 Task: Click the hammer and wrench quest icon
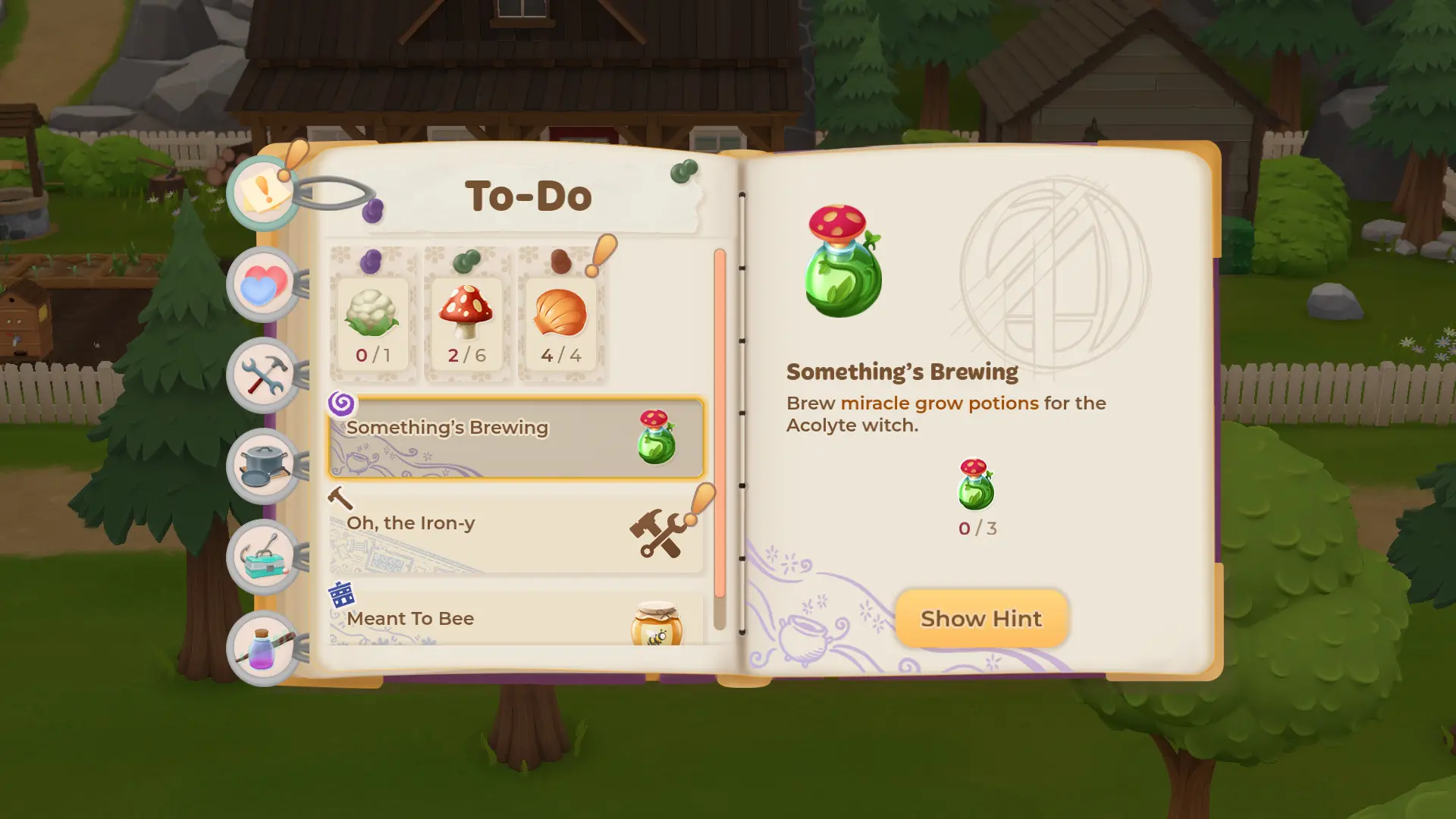point(657,531)
